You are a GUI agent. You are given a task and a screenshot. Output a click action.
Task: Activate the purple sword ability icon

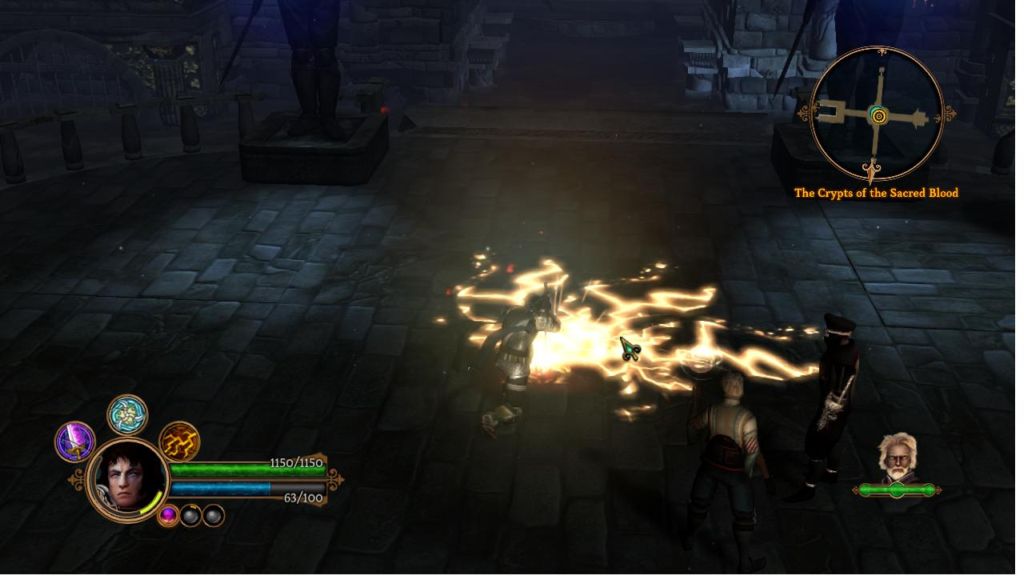[x=75, y=441]
